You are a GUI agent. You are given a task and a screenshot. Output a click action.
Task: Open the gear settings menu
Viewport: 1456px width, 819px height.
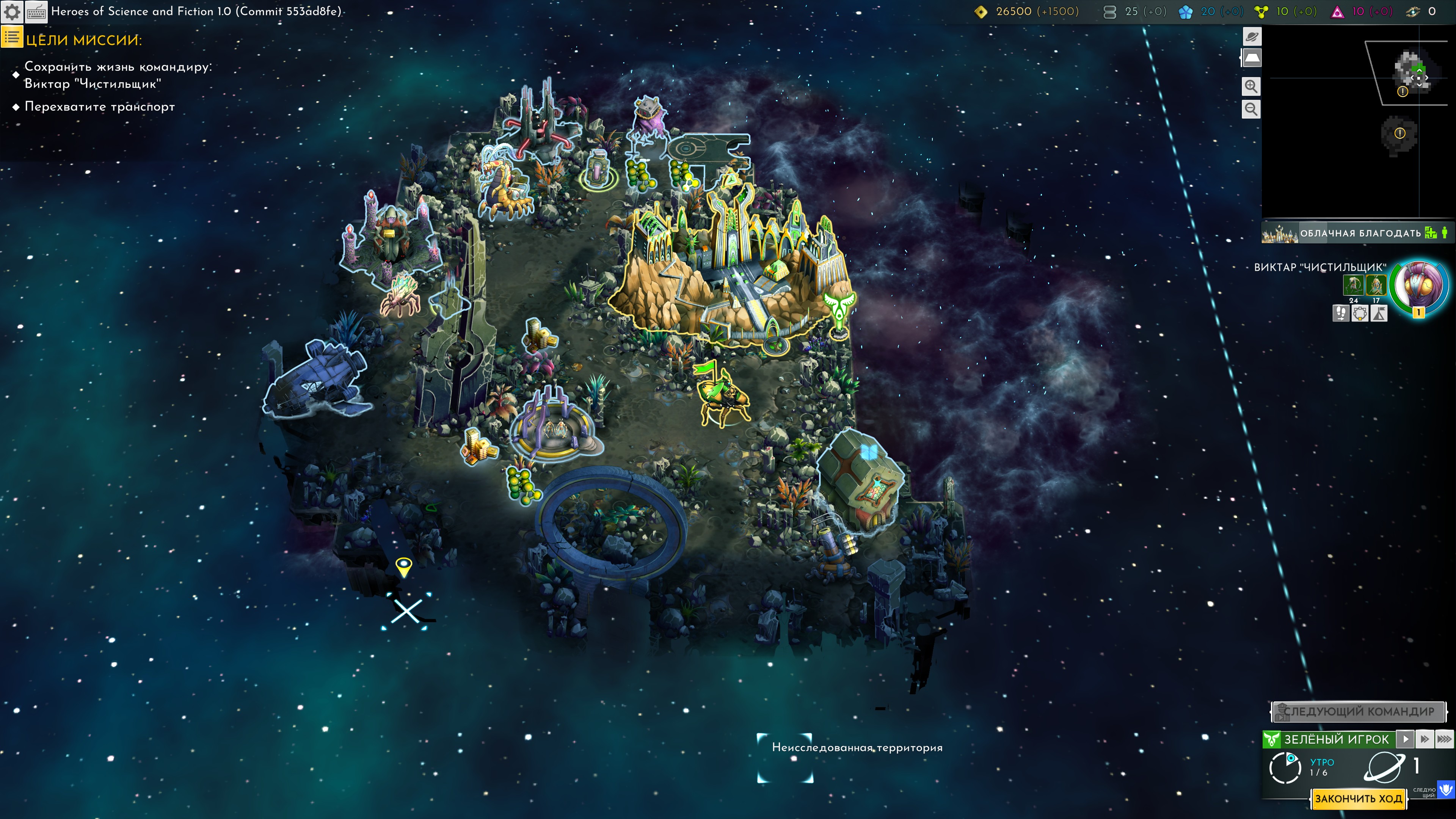pos(13,12)
